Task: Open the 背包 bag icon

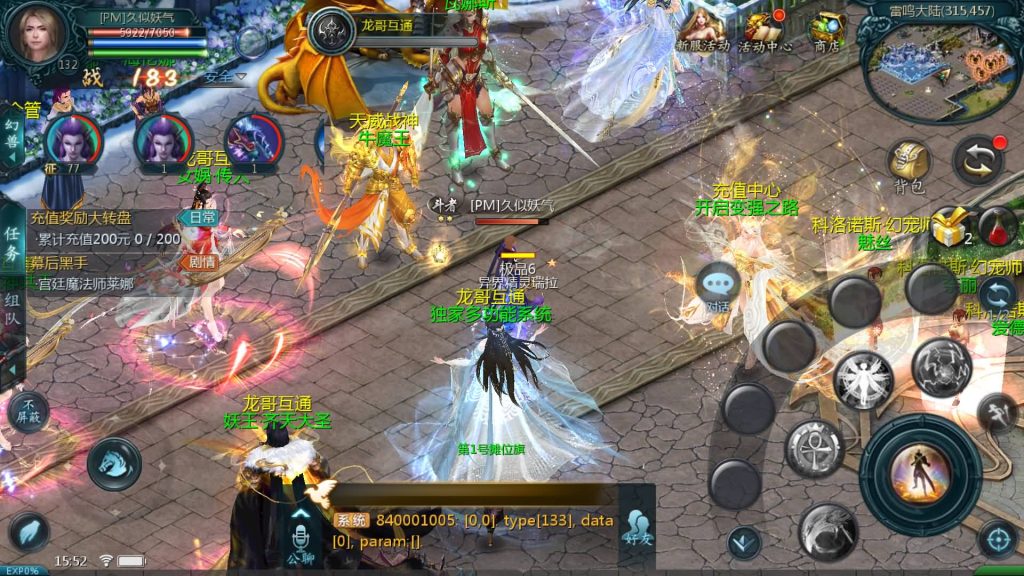Action: [x=909, y=164]
